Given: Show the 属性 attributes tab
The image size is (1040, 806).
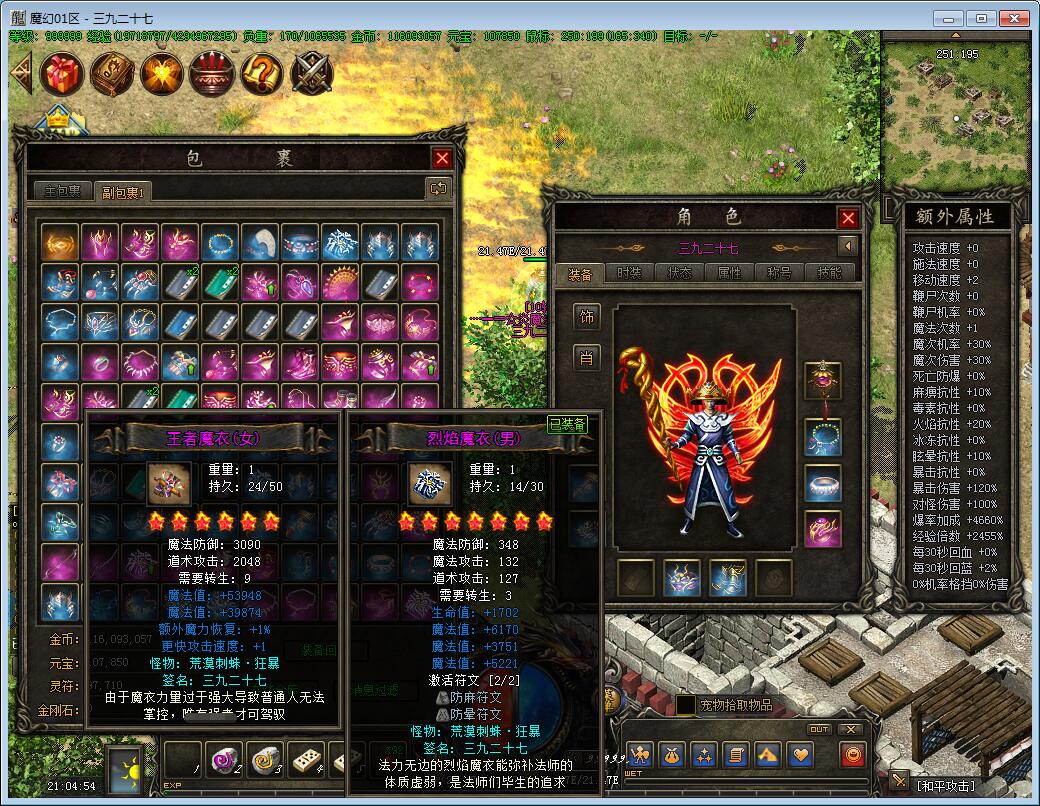Looking at the screenshot, I should 730,272.
